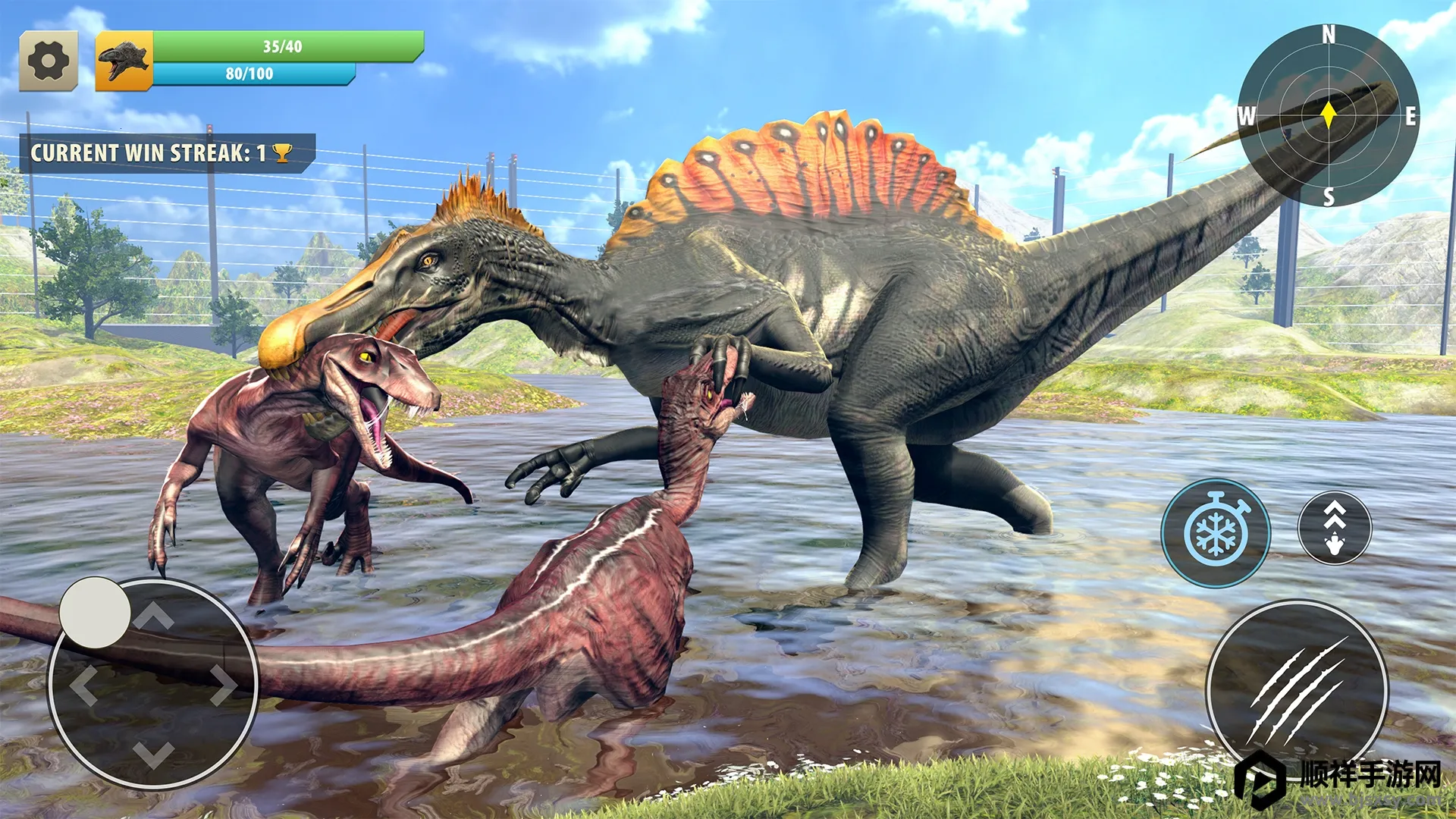This screenshot has height=819, width=1456.
Task: Trigger the double-arrow jump button
Action: pos(1335,528)
